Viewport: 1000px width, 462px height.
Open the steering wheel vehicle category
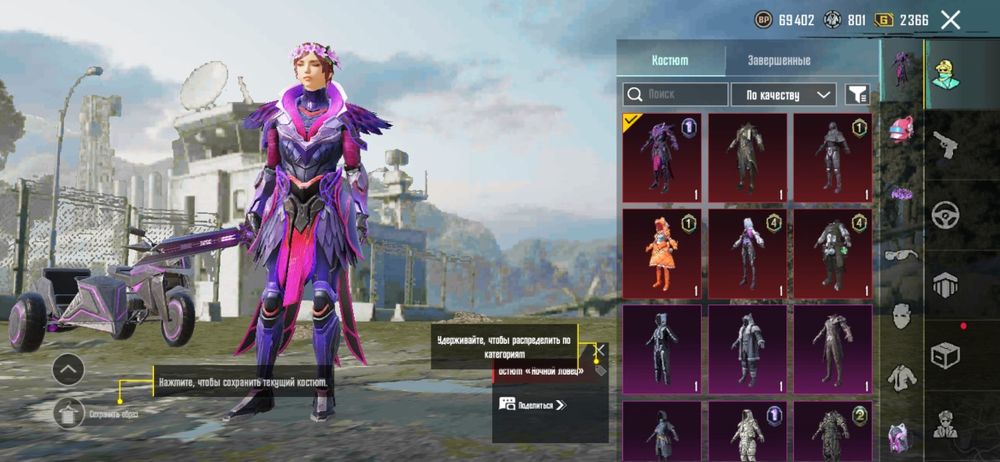tap(945, 214)
